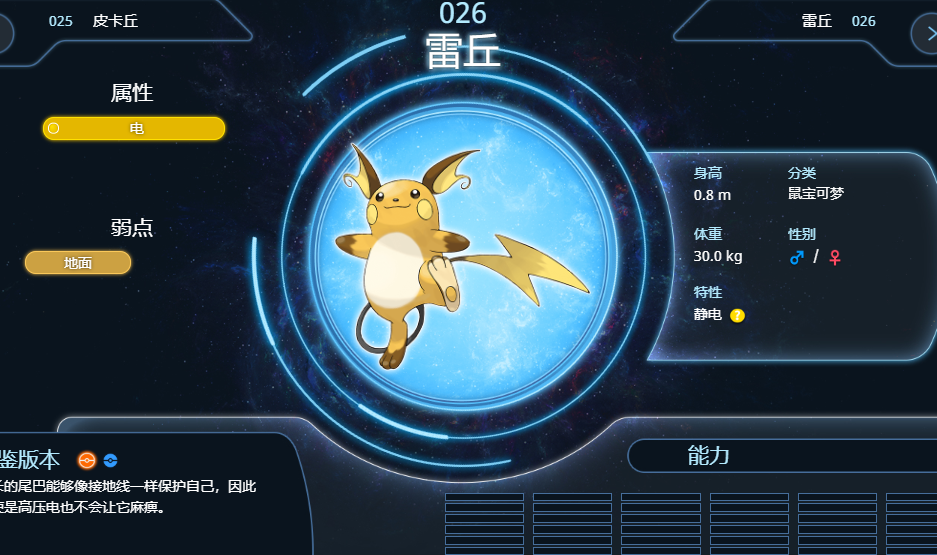Select the 电 type badge
Screen dimensions: 937x555
click(x=134, y=128)
